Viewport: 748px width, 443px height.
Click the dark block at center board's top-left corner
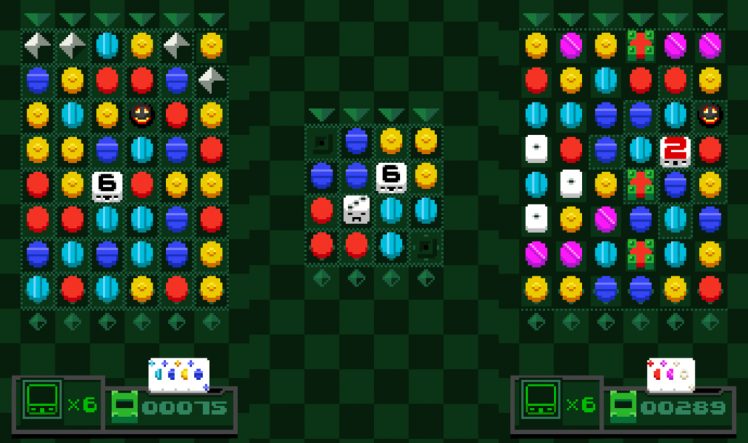tap(322, 142)
